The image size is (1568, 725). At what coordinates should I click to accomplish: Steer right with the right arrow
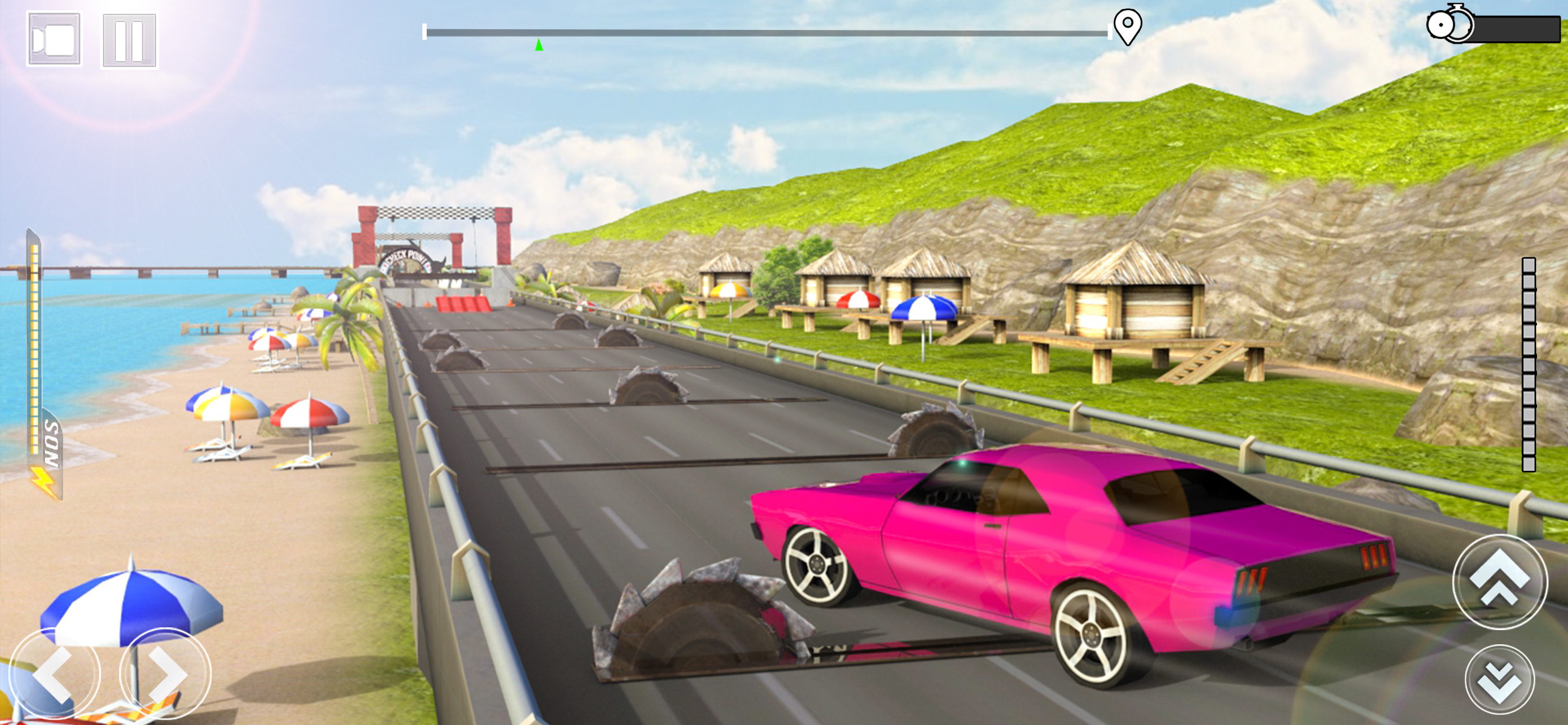click(165, 674)
